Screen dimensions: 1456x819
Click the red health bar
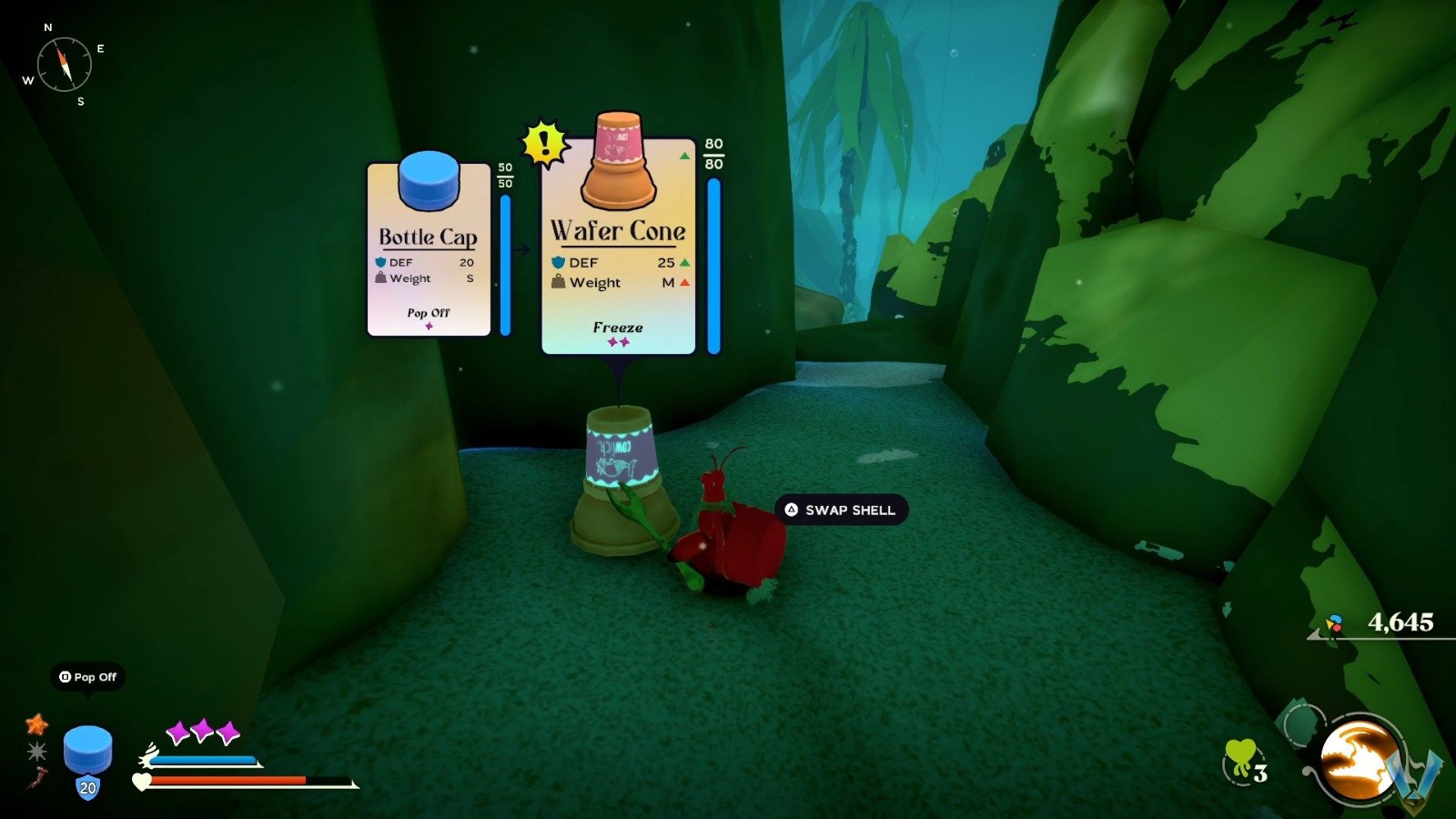tap(227, 780)
